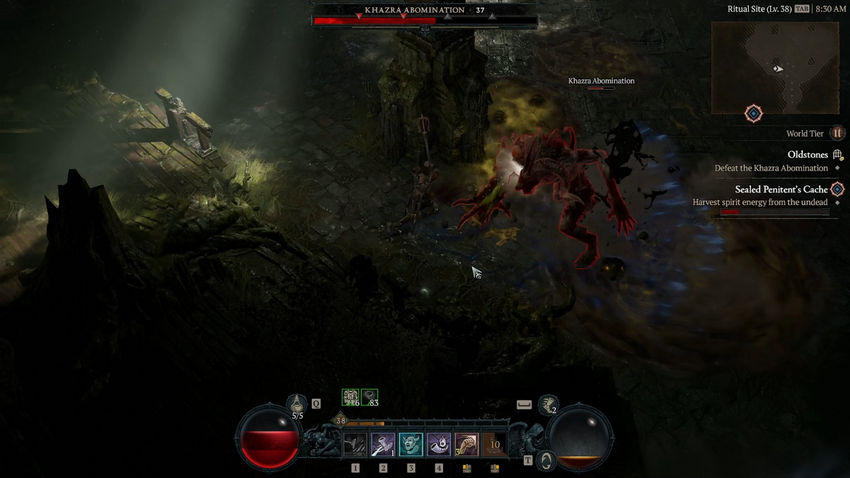Click the blue diamond marker below the minimap
Image resolution: width=850 pixels, height=478 pixels.
pos(754,114)
